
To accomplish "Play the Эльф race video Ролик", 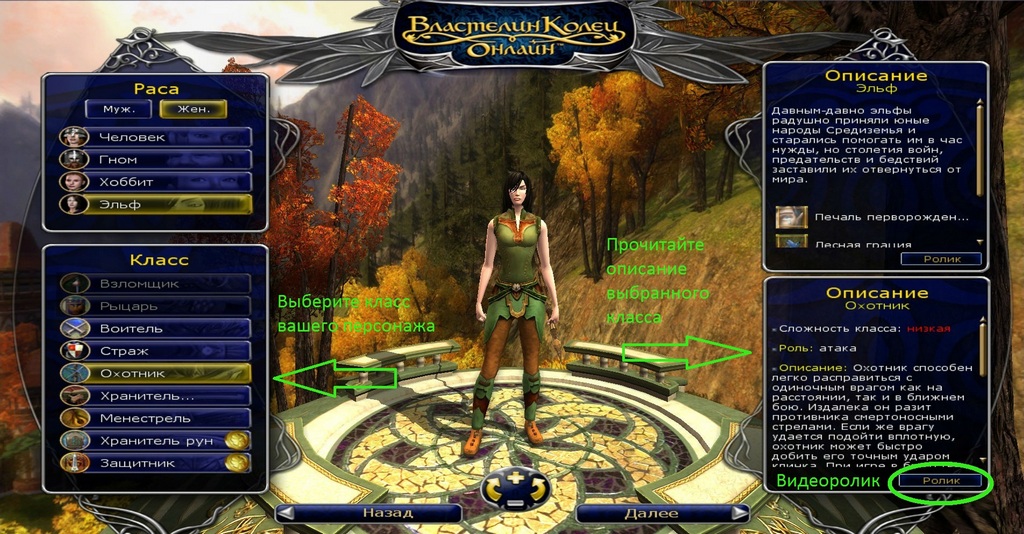I will [x=940, y=259].
